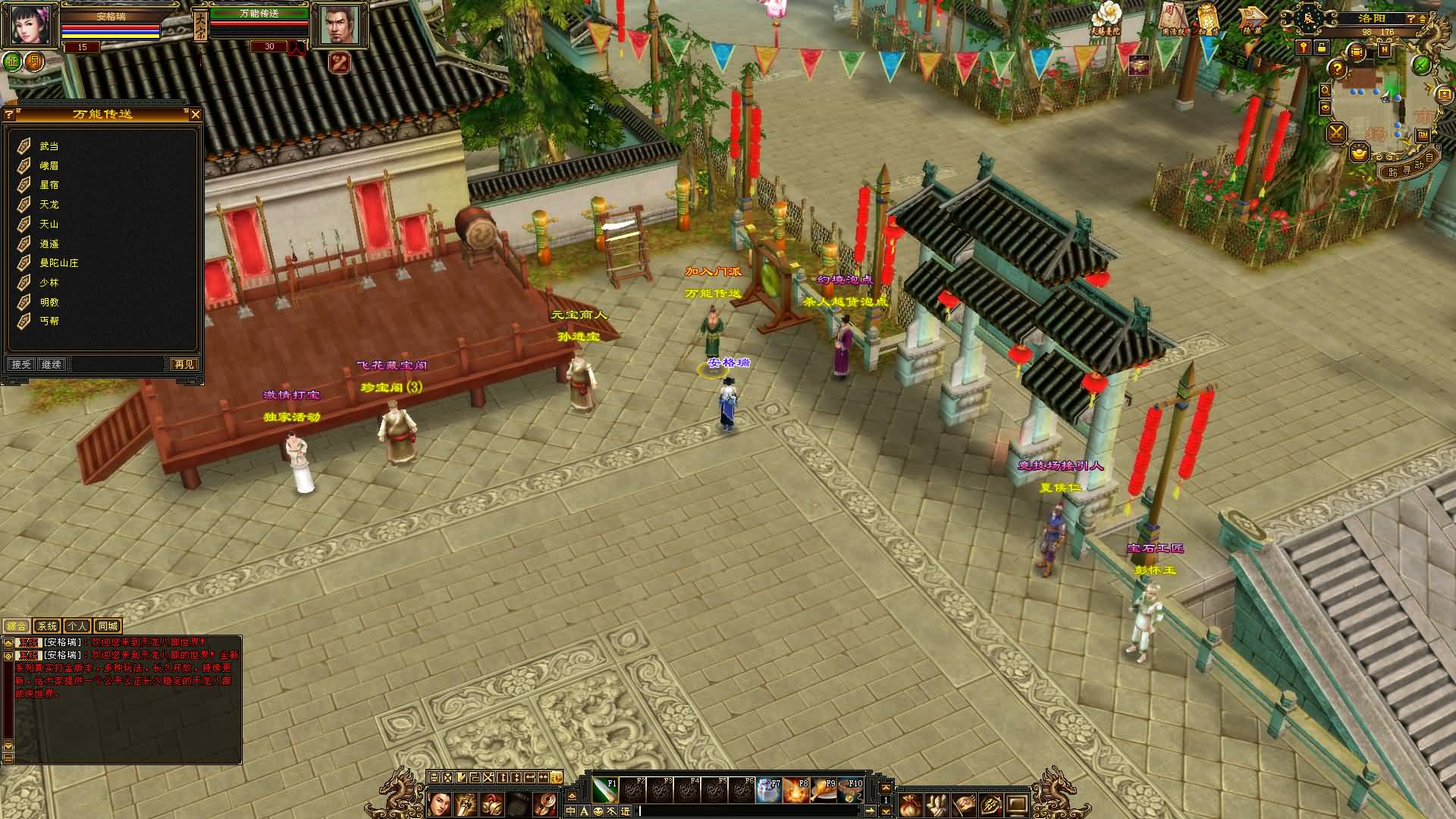1456x819 pixels.
Task: Toggle the 中 input mode in chat bar
Action: [570, 812]
